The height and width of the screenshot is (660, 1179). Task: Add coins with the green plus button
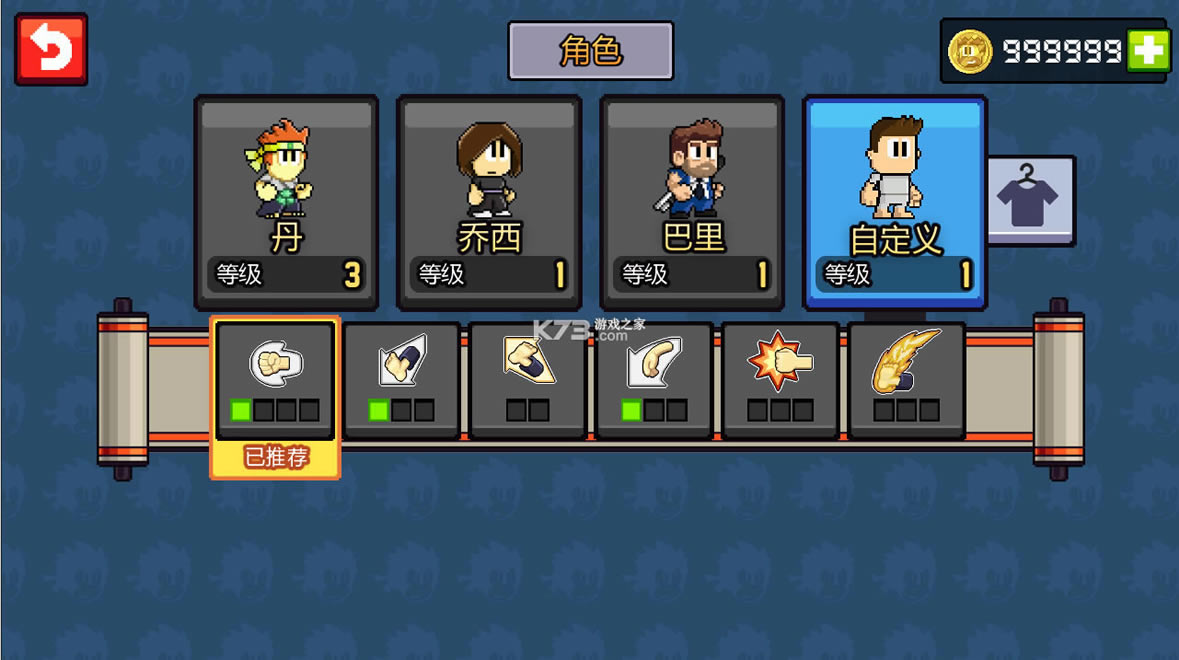pyautogui.click(x=1148, y=50)
